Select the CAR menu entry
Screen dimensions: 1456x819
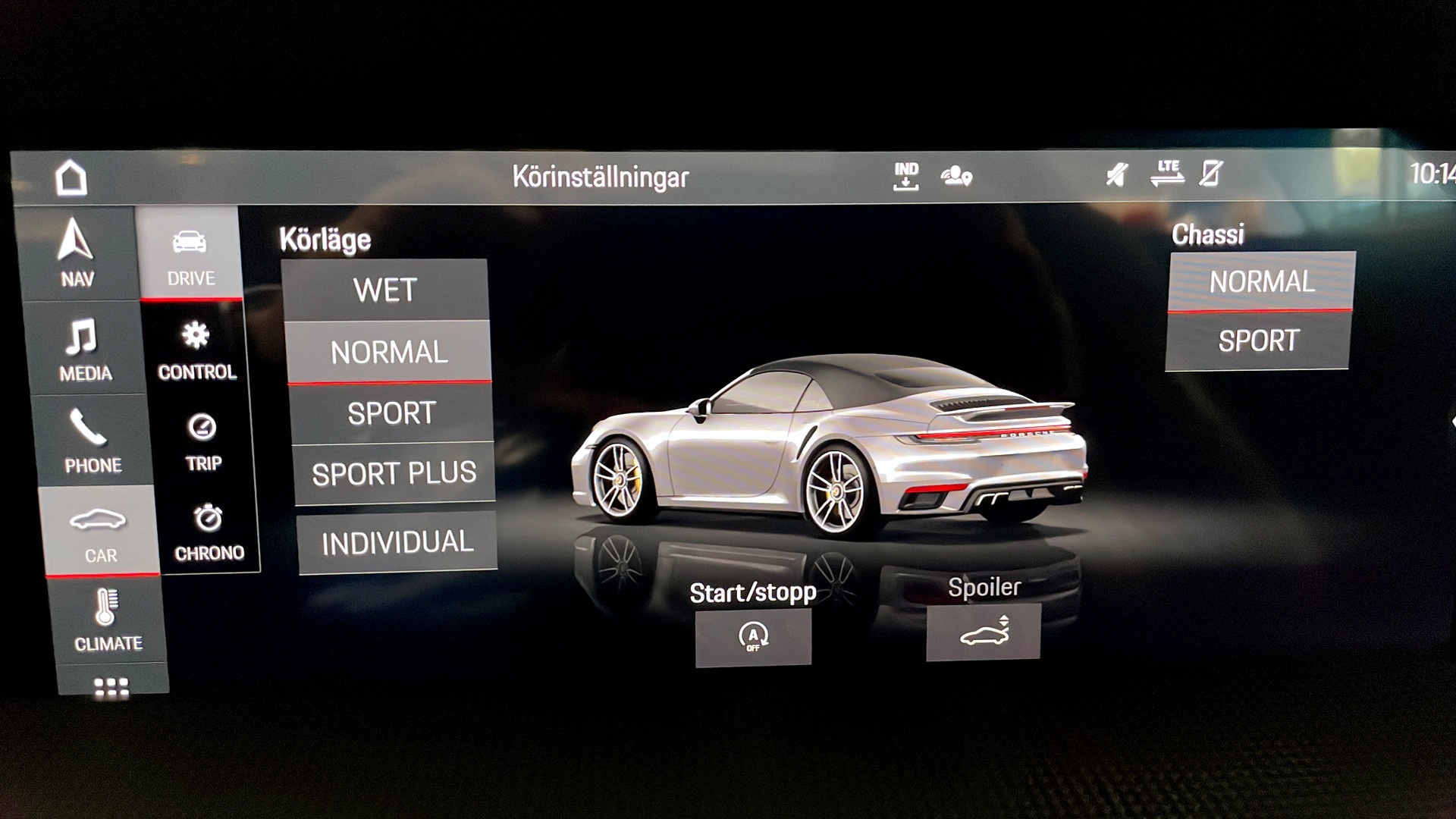tap(99, 532)
